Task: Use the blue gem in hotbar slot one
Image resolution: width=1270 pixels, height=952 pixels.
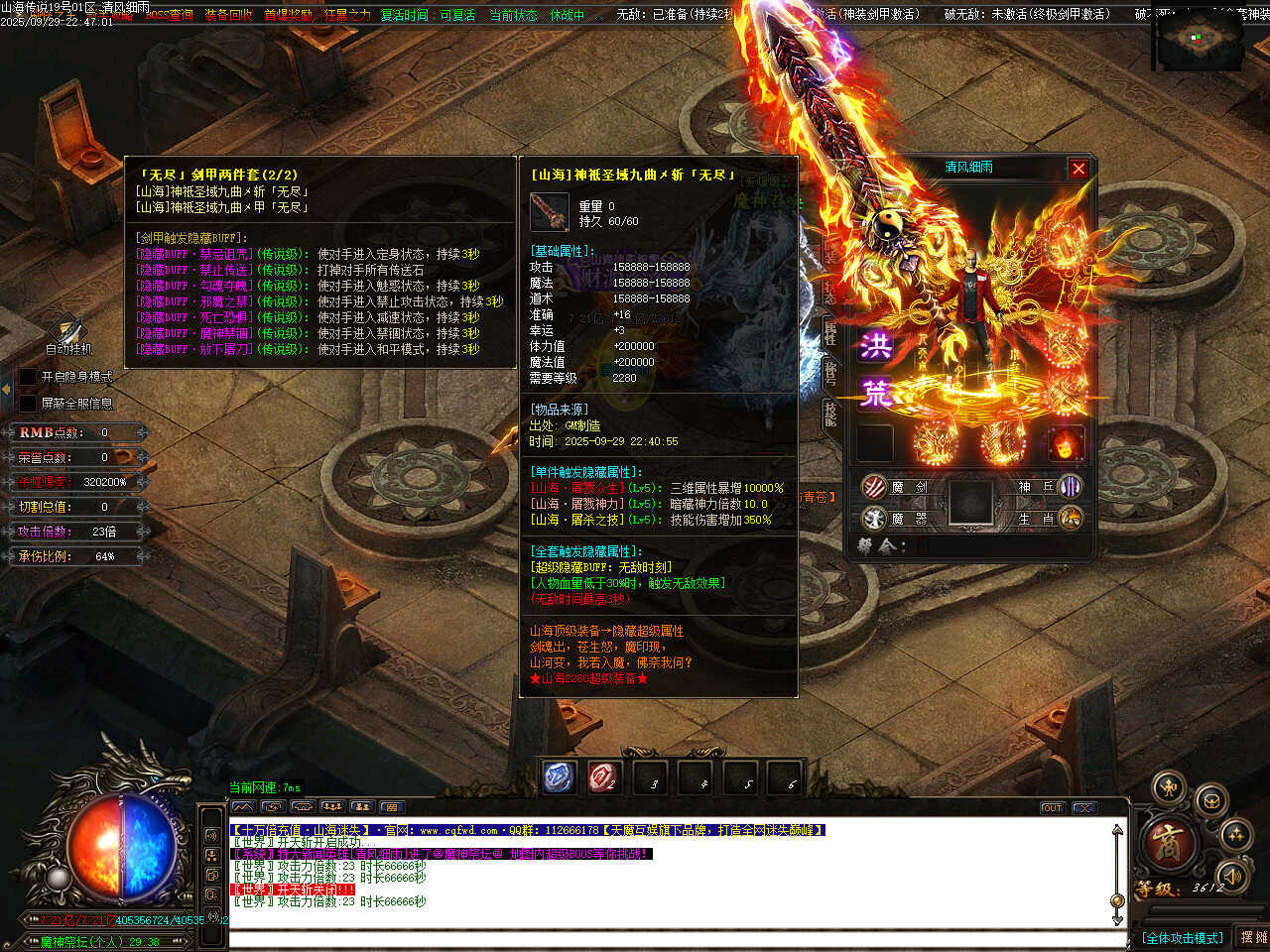Action: coord(560,777)
